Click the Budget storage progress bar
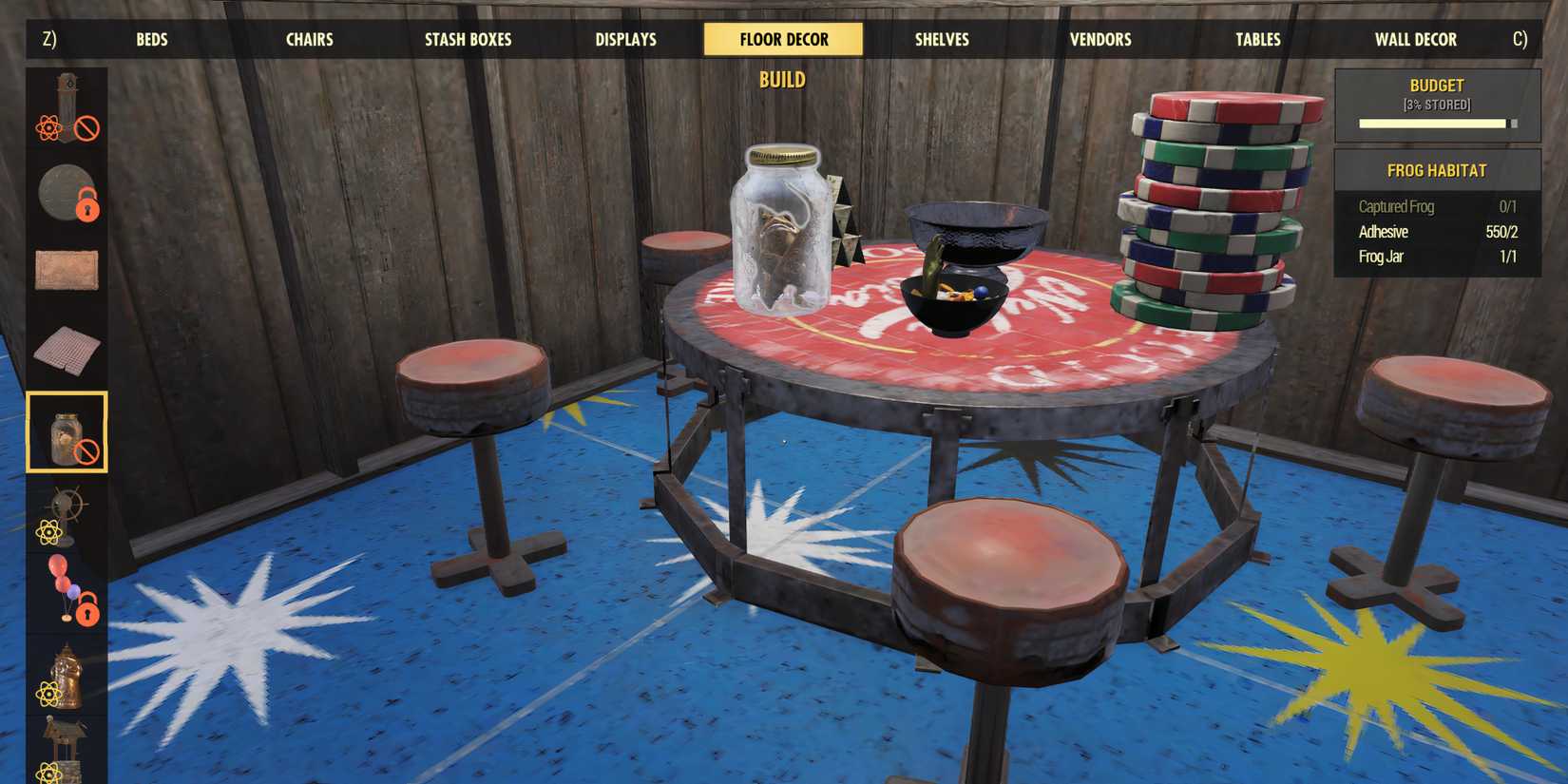 (x=1435, y=122)
